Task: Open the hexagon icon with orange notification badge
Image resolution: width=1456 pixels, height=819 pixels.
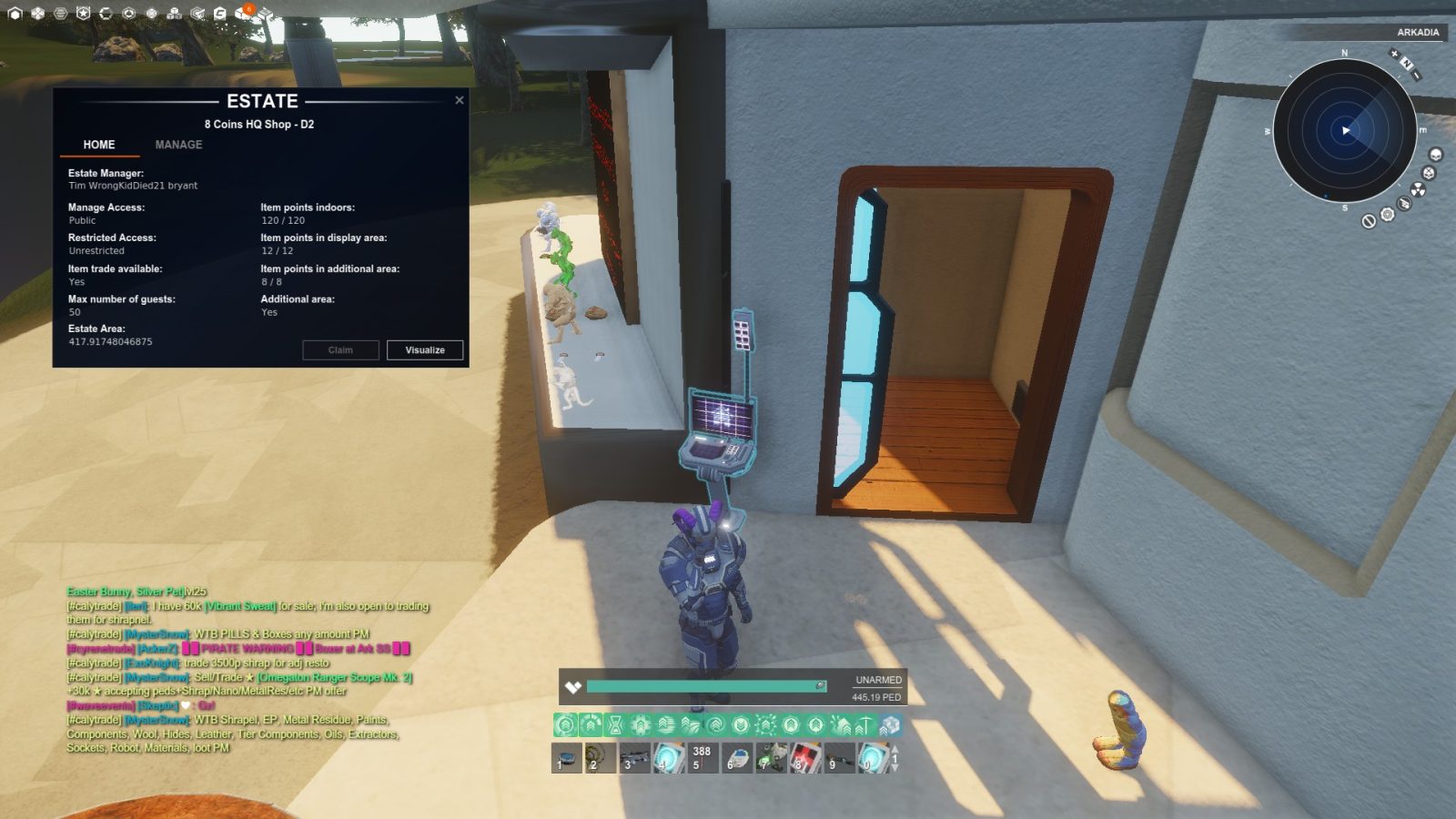Action: click(x=241, y=13)
